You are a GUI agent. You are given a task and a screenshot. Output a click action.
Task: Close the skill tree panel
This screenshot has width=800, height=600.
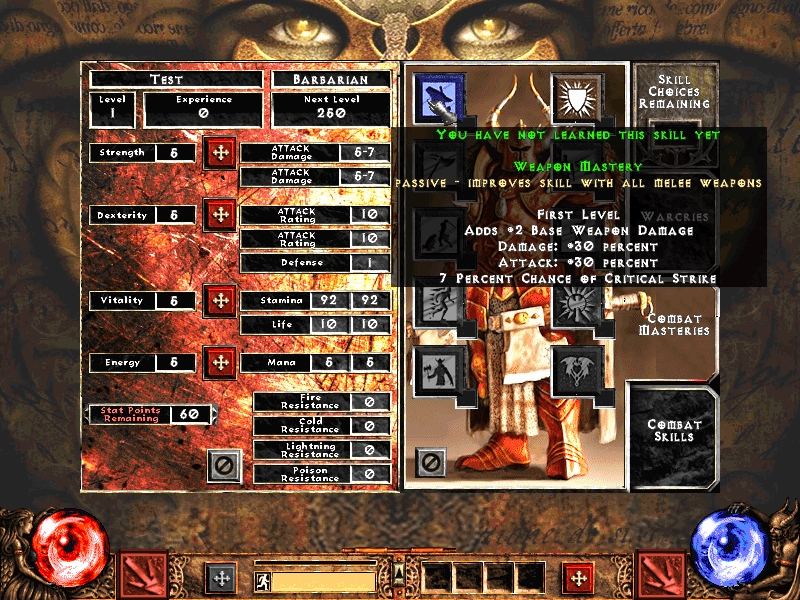click(x=431, y=462)
